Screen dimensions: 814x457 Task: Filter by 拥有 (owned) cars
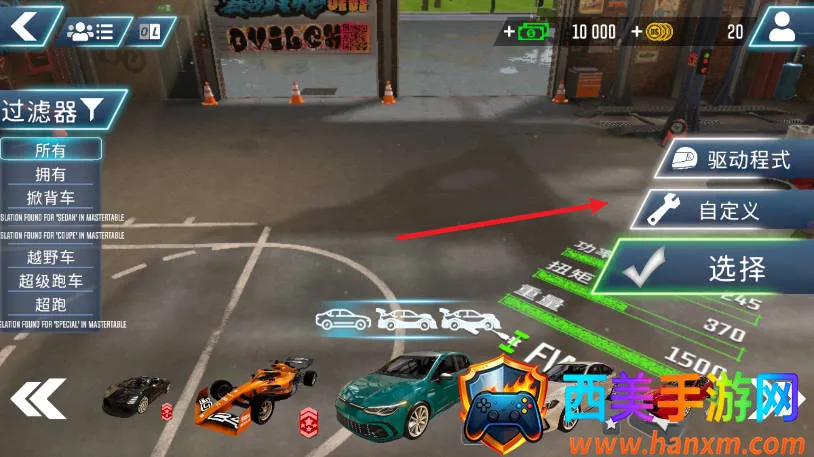(50, 174)
